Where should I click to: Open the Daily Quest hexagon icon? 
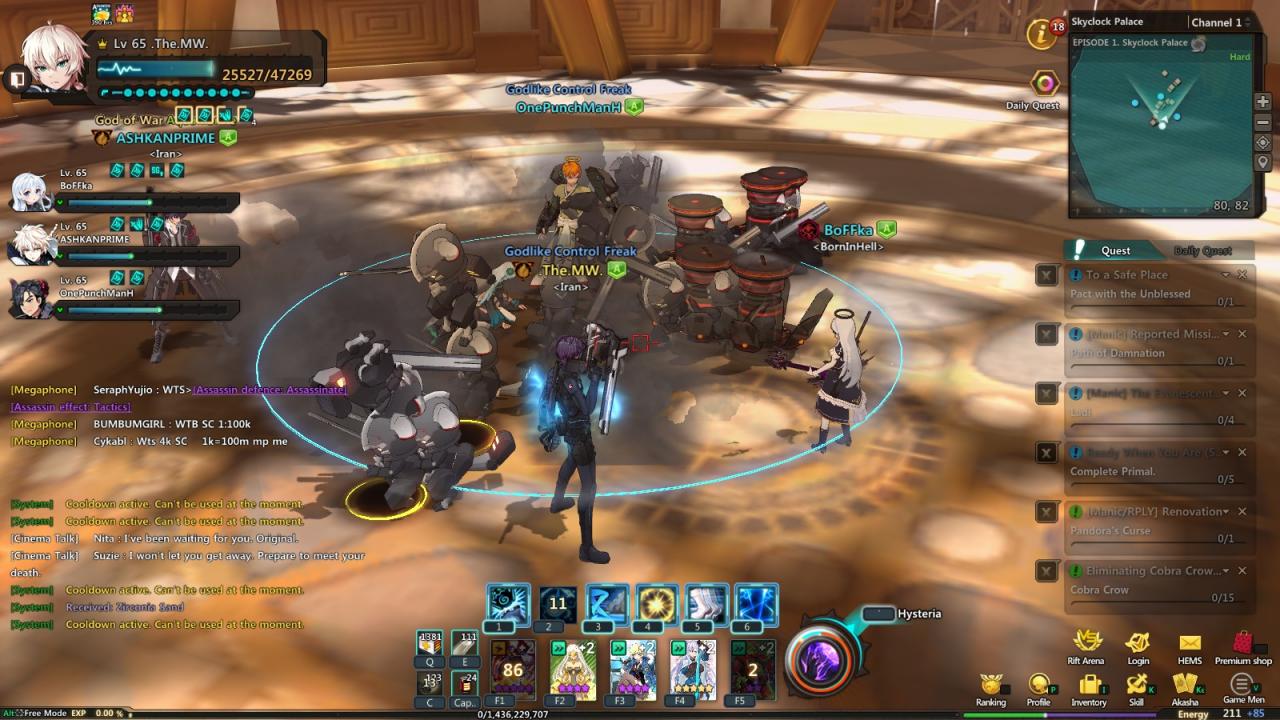point(1045,83)
